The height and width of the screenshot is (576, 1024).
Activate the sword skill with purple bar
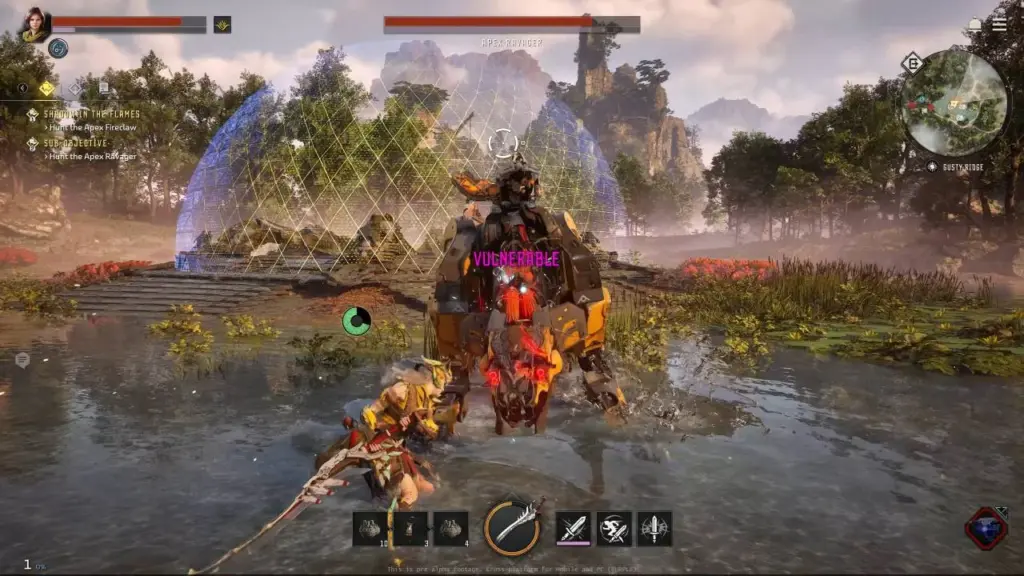point(573,528)
